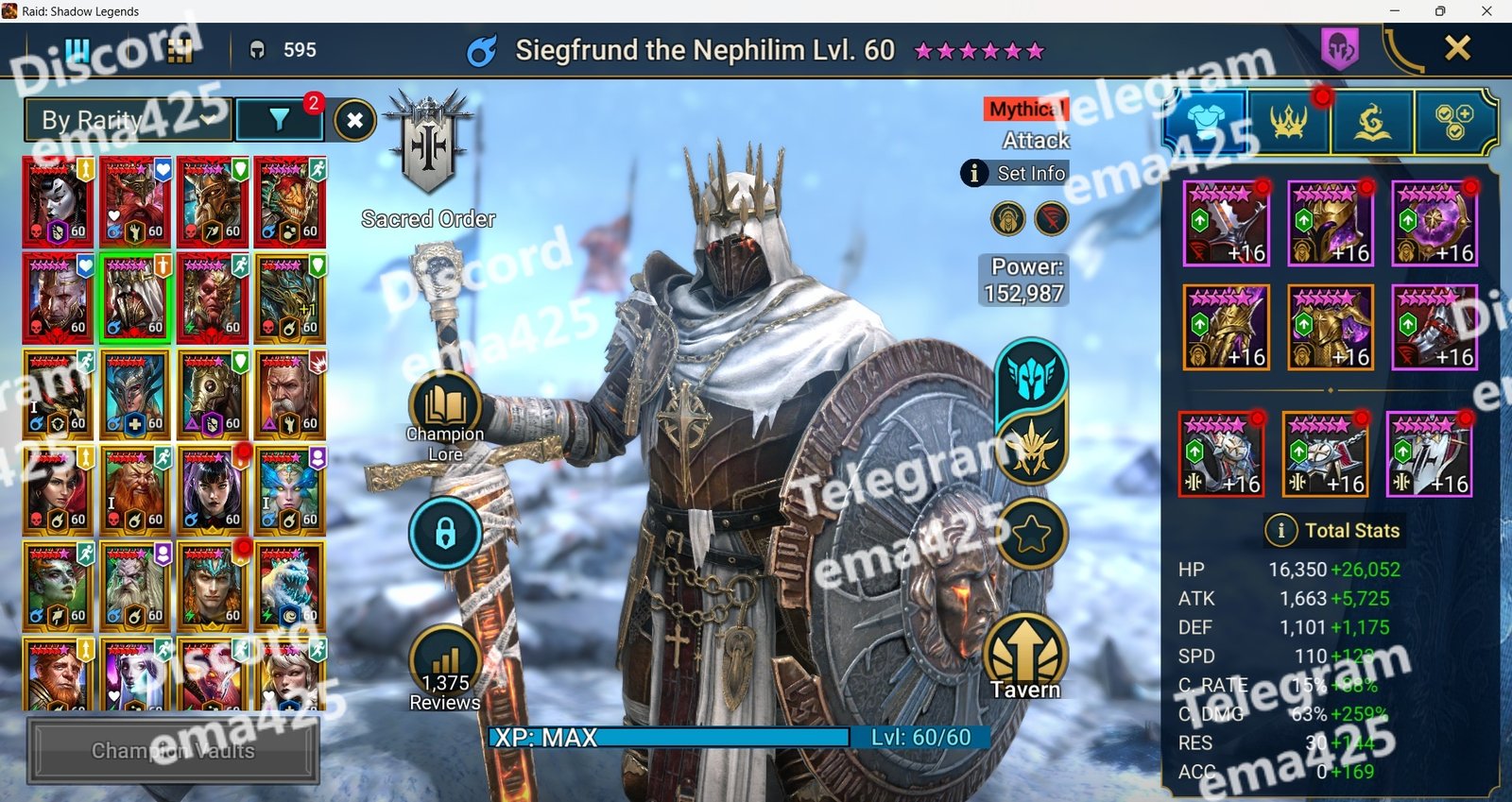Clear filters with the round X button
Image resolution: width=1512 pixels, height=802 pixels.
[354, 120]
